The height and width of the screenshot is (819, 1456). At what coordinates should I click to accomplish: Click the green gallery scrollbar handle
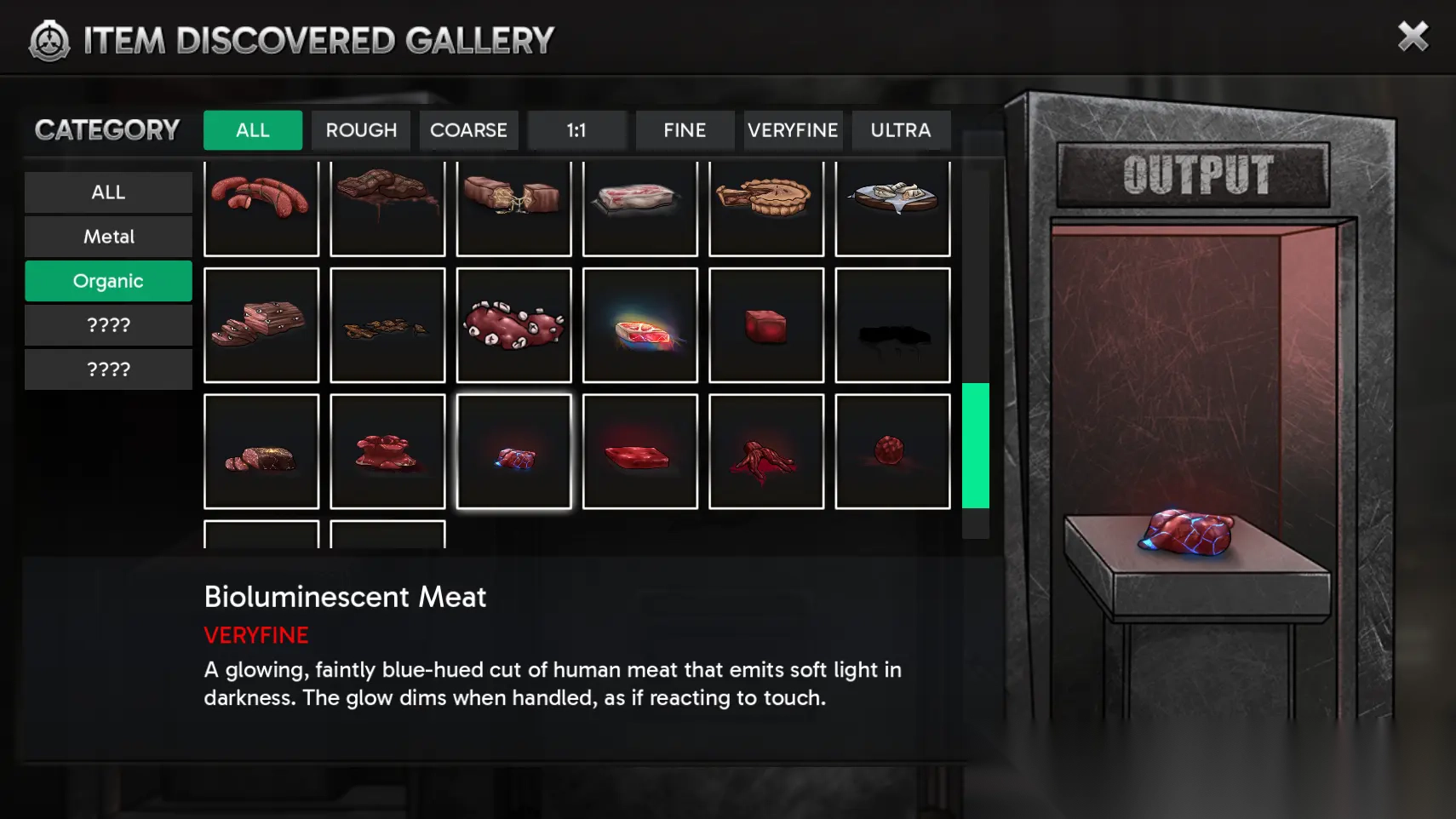976,445
